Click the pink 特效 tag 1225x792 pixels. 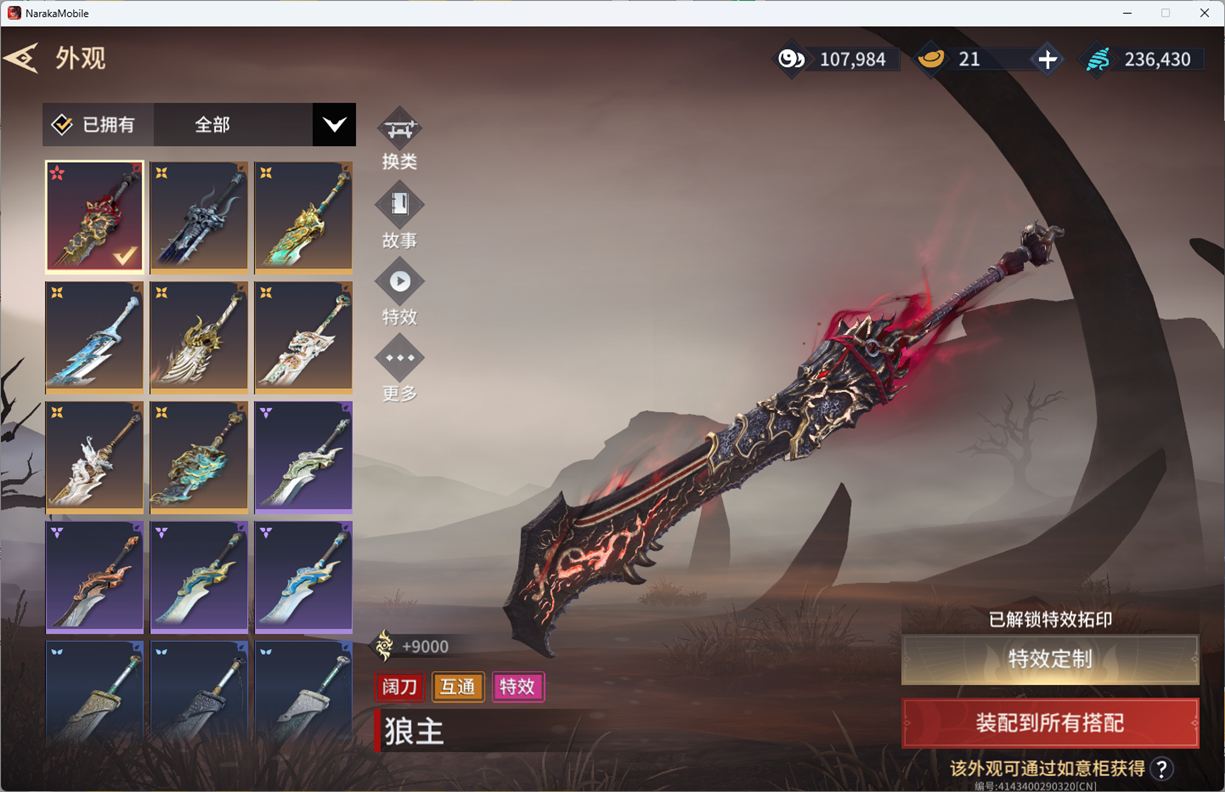click(x=518, y=687)
